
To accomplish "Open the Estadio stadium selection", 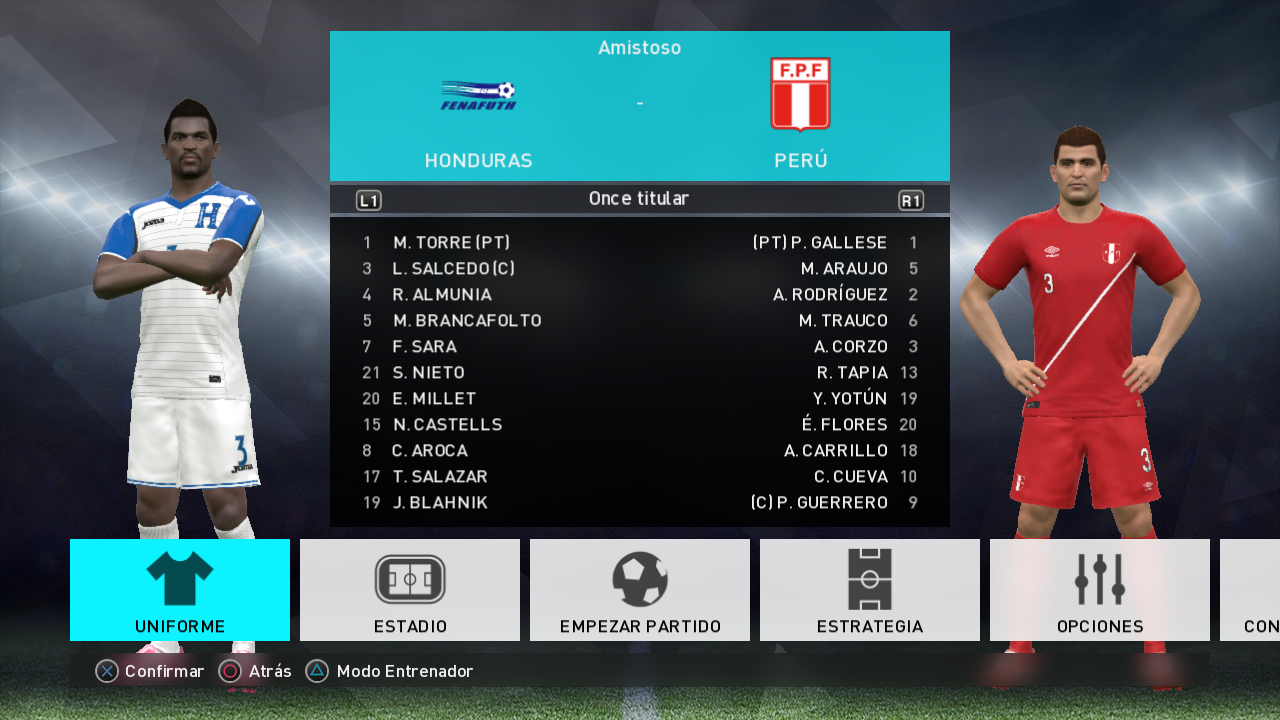I will (410, 590).
